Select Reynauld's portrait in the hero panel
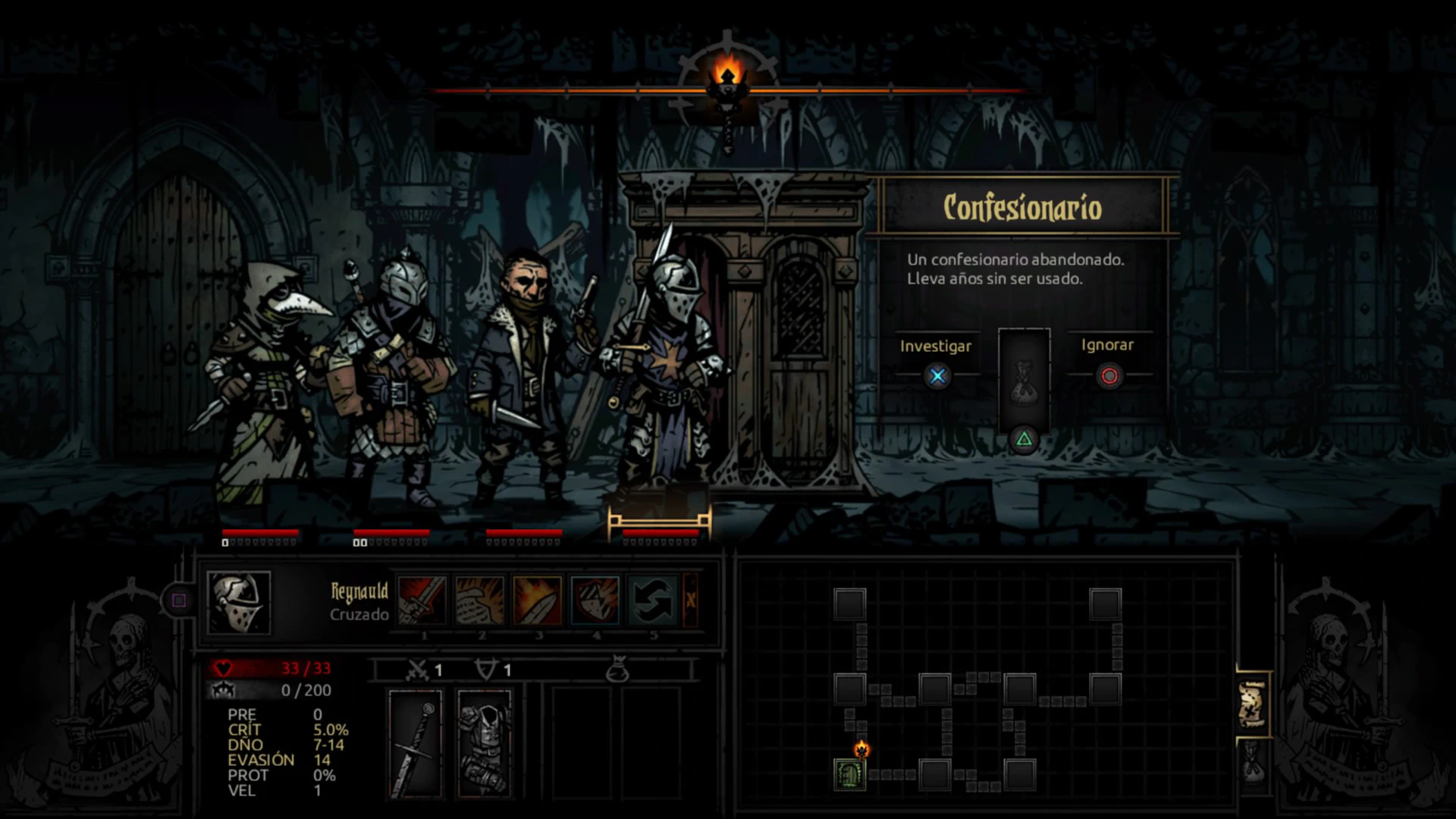Screen dimensions: 1456x819 click(x=238, y=602)
